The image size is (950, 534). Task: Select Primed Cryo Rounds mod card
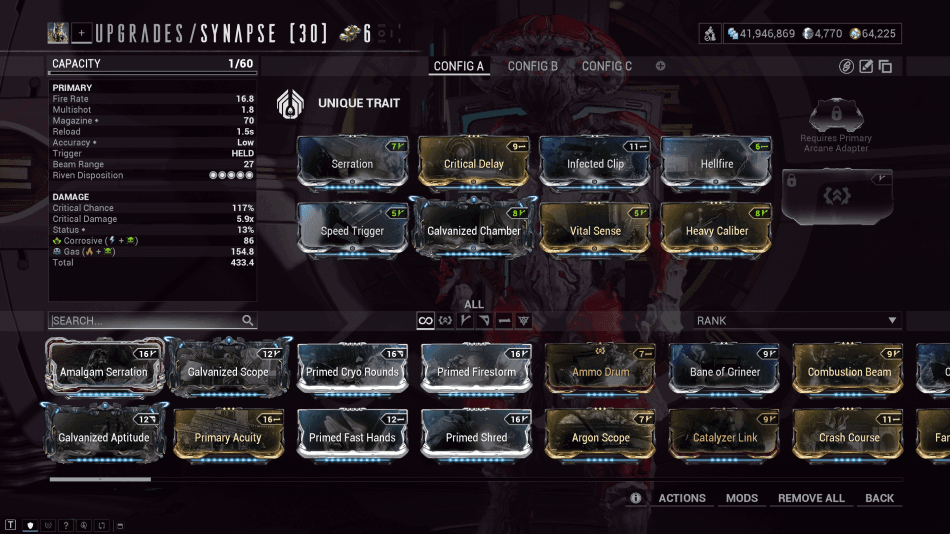353,370
